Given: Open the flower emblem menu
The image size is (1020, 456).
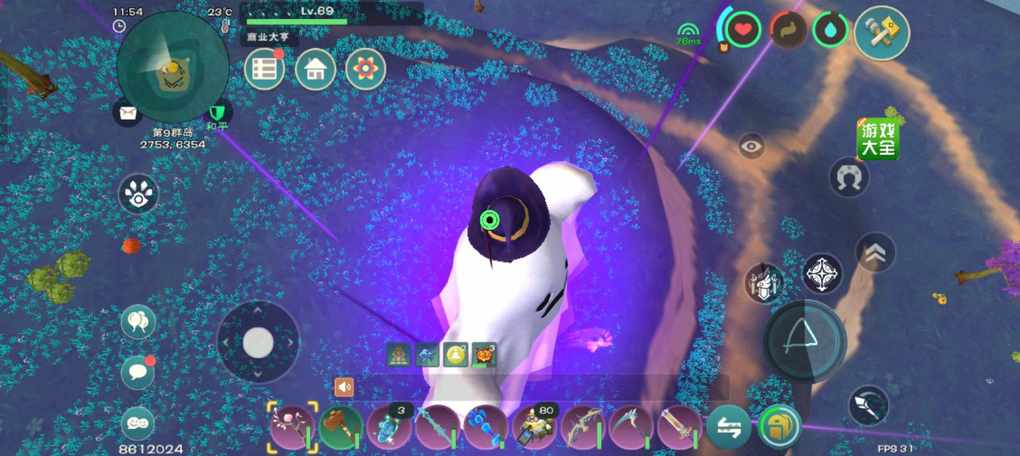Looking at the screenshot, I should click(366, 69).
